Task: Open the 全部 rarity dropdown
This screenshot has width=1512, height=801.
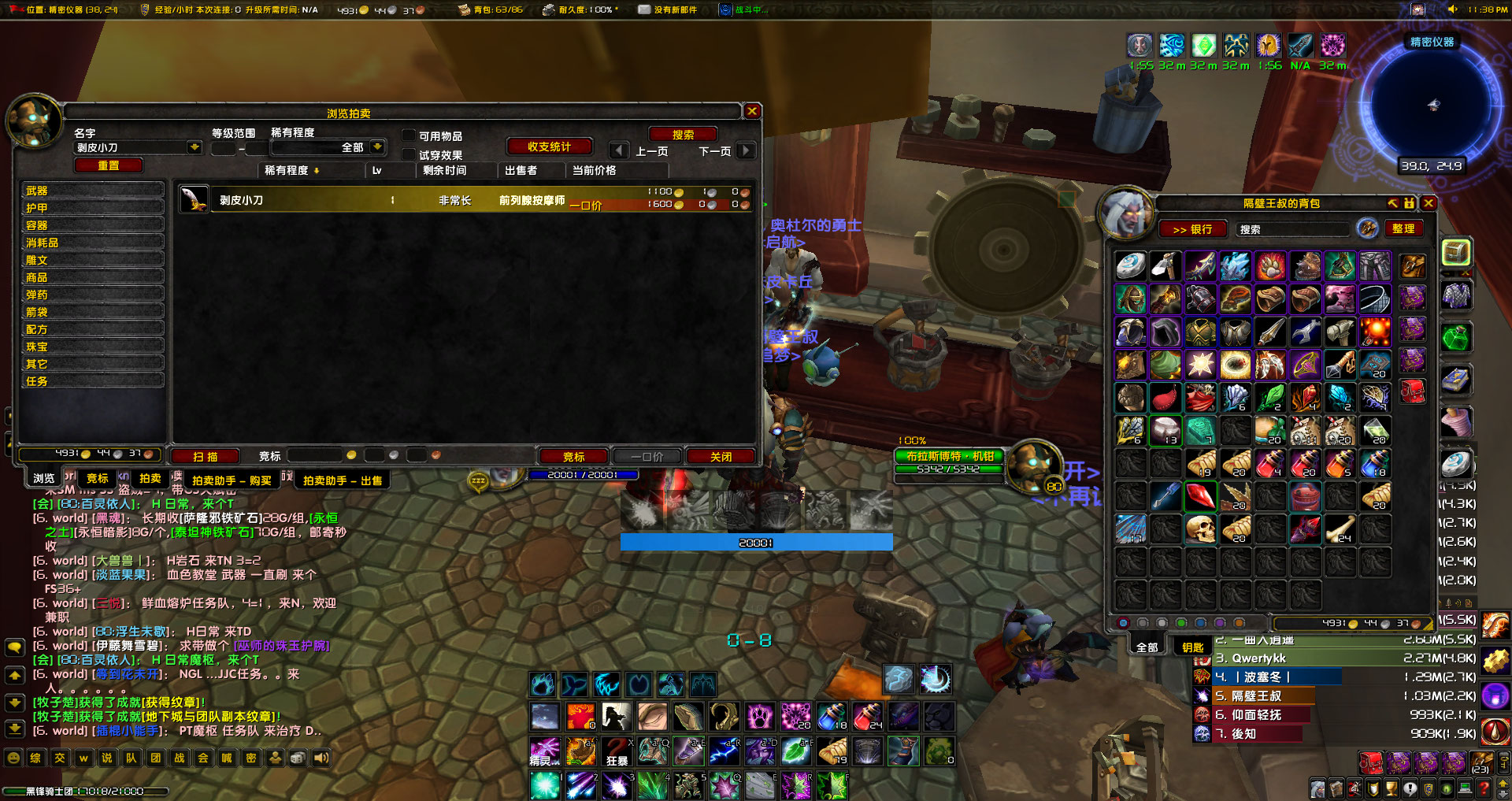Action: [380, 146]
